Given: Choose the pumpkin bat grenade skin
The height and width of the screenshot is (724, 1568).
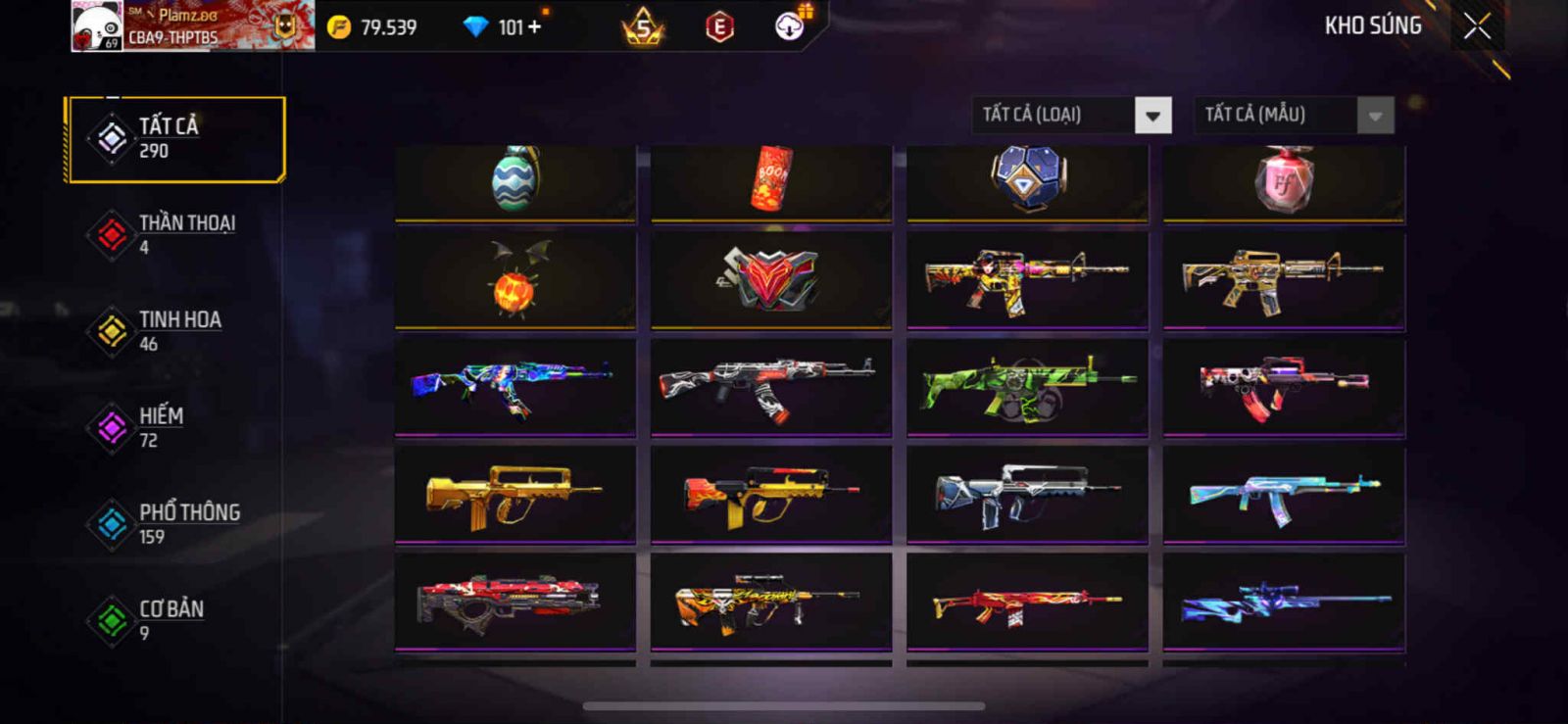Looking at the screenshot, I should [514, 279].
